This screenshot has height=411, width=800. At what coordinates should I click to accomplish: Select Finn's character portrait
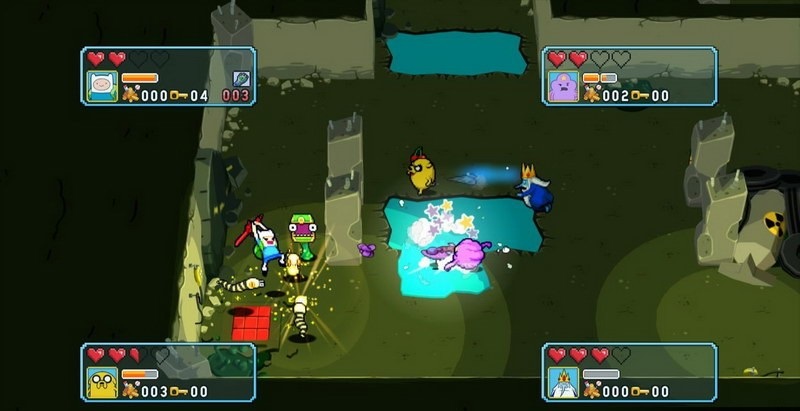pos(102,86)
